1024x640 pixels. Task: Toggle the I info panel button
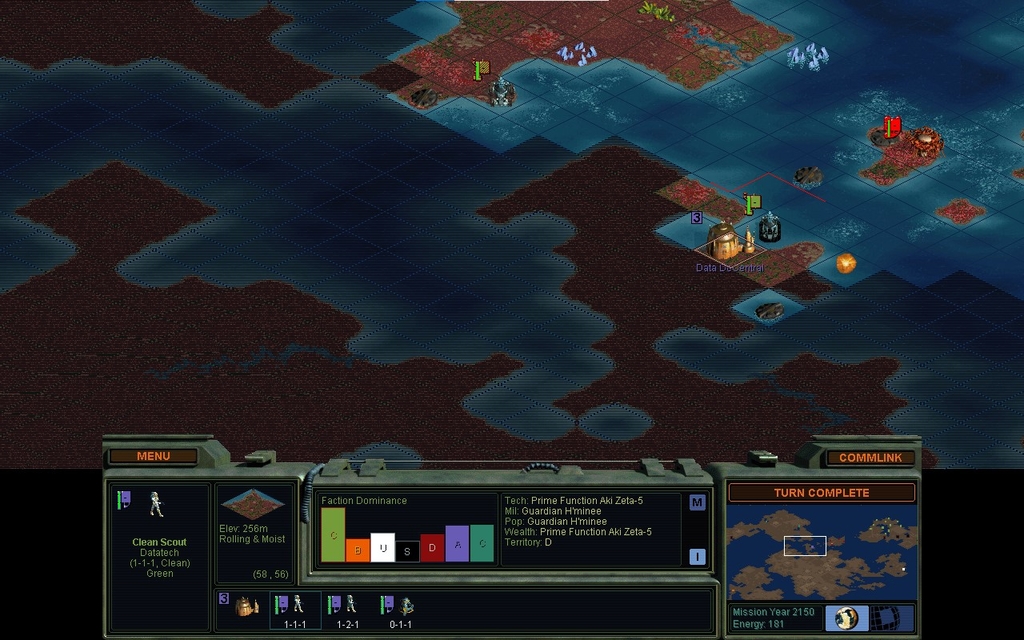[697, 557]
